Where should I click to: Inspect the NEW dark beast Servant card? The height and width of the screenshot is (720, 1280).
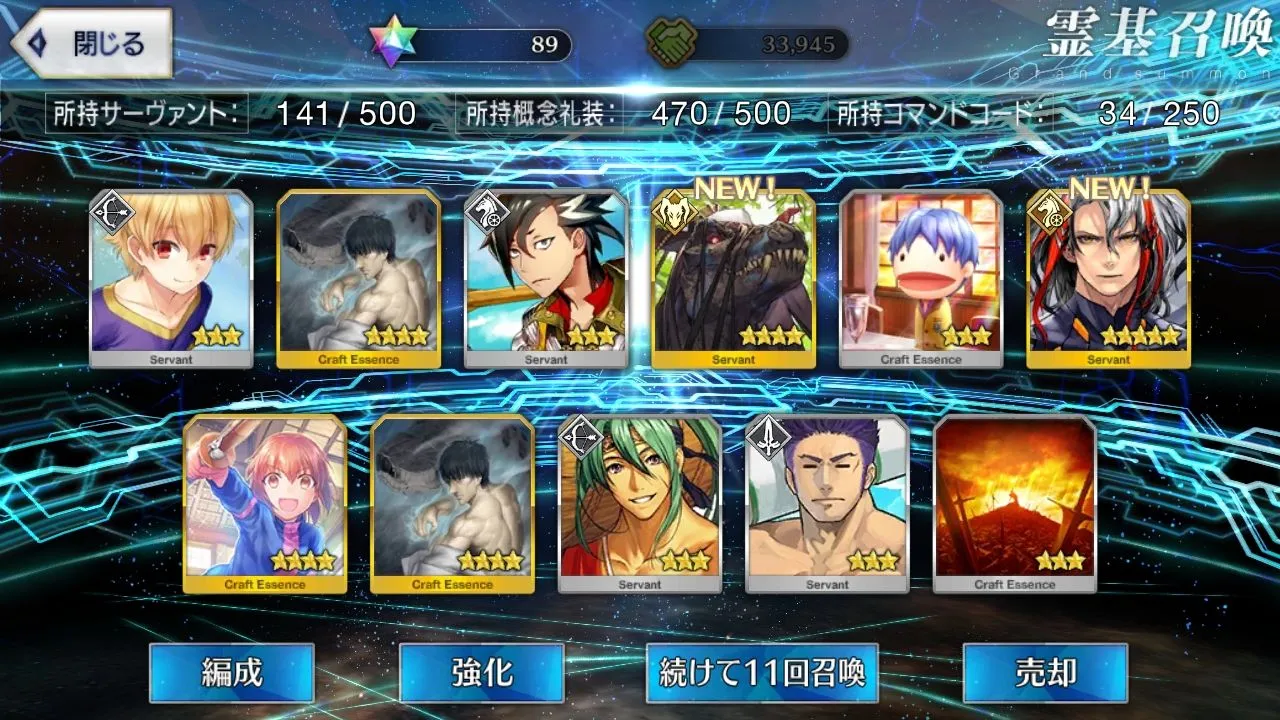733,279
